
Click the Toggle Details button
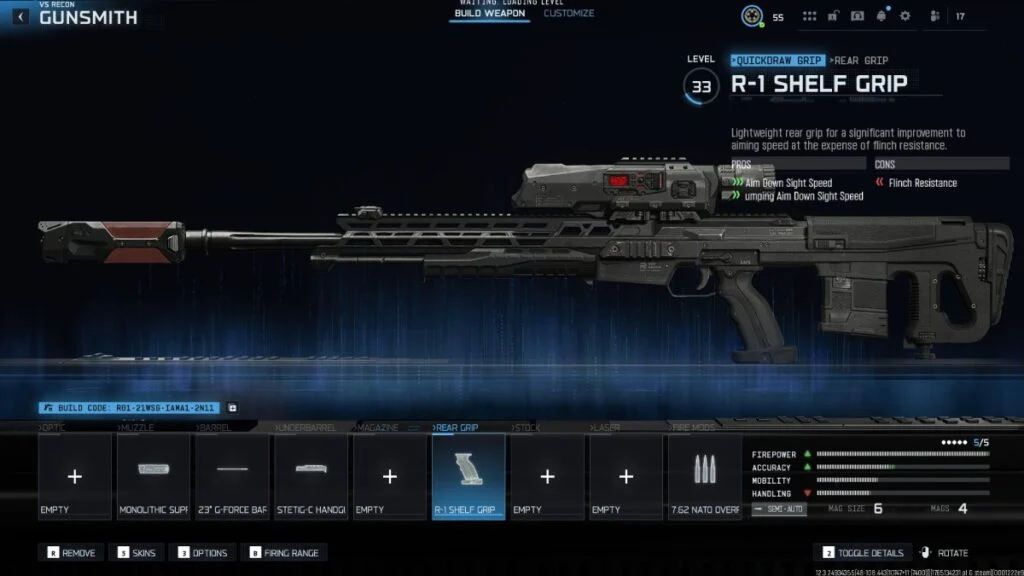coord(864,553)
